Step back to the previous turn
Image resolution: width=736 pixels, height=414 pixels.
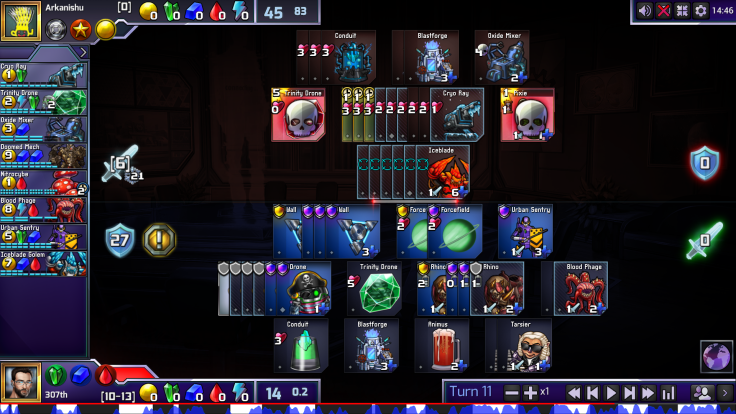click(593, 392)
